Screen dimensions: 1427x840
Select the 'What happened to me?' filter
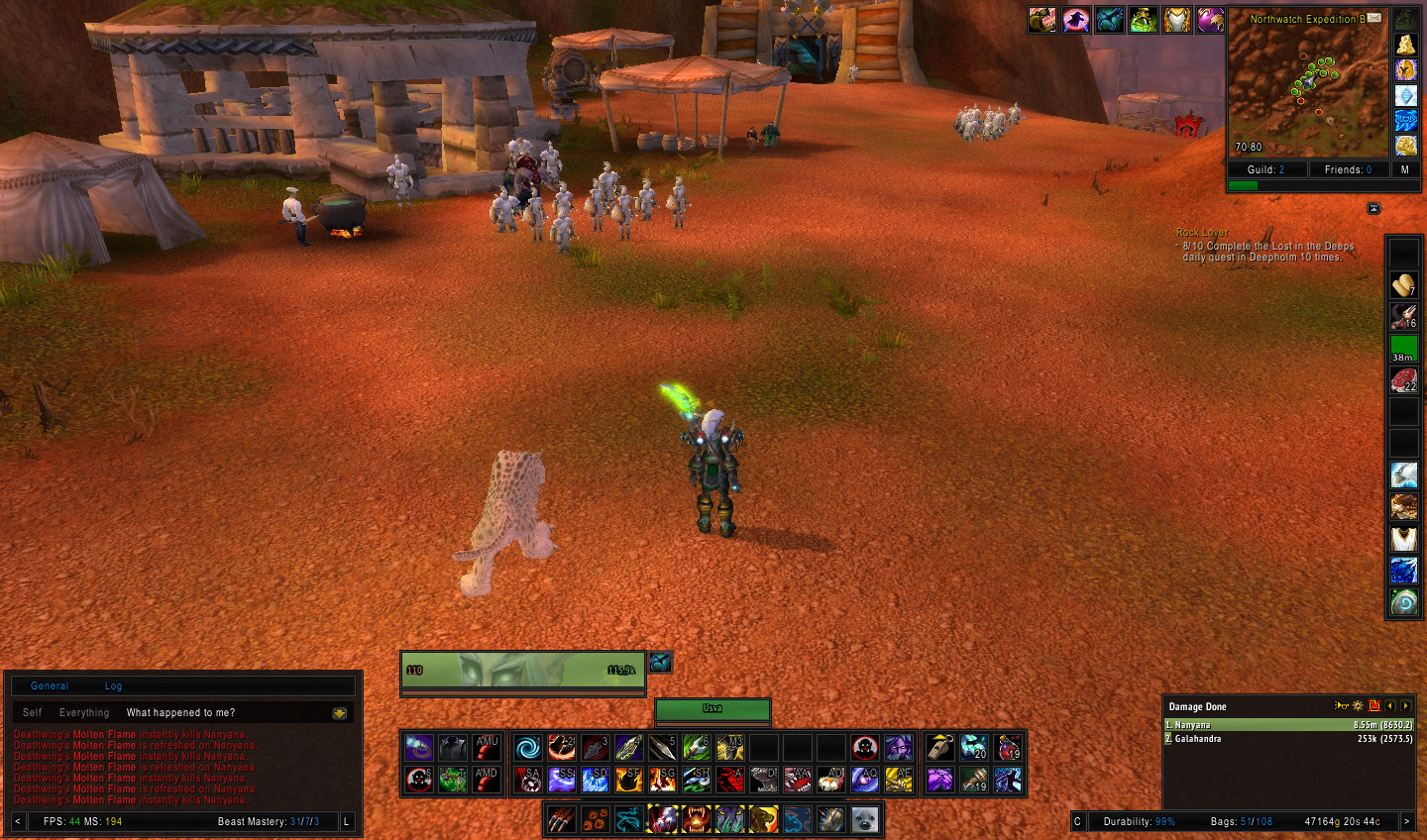pyautogui.click(x=180, y=712)
